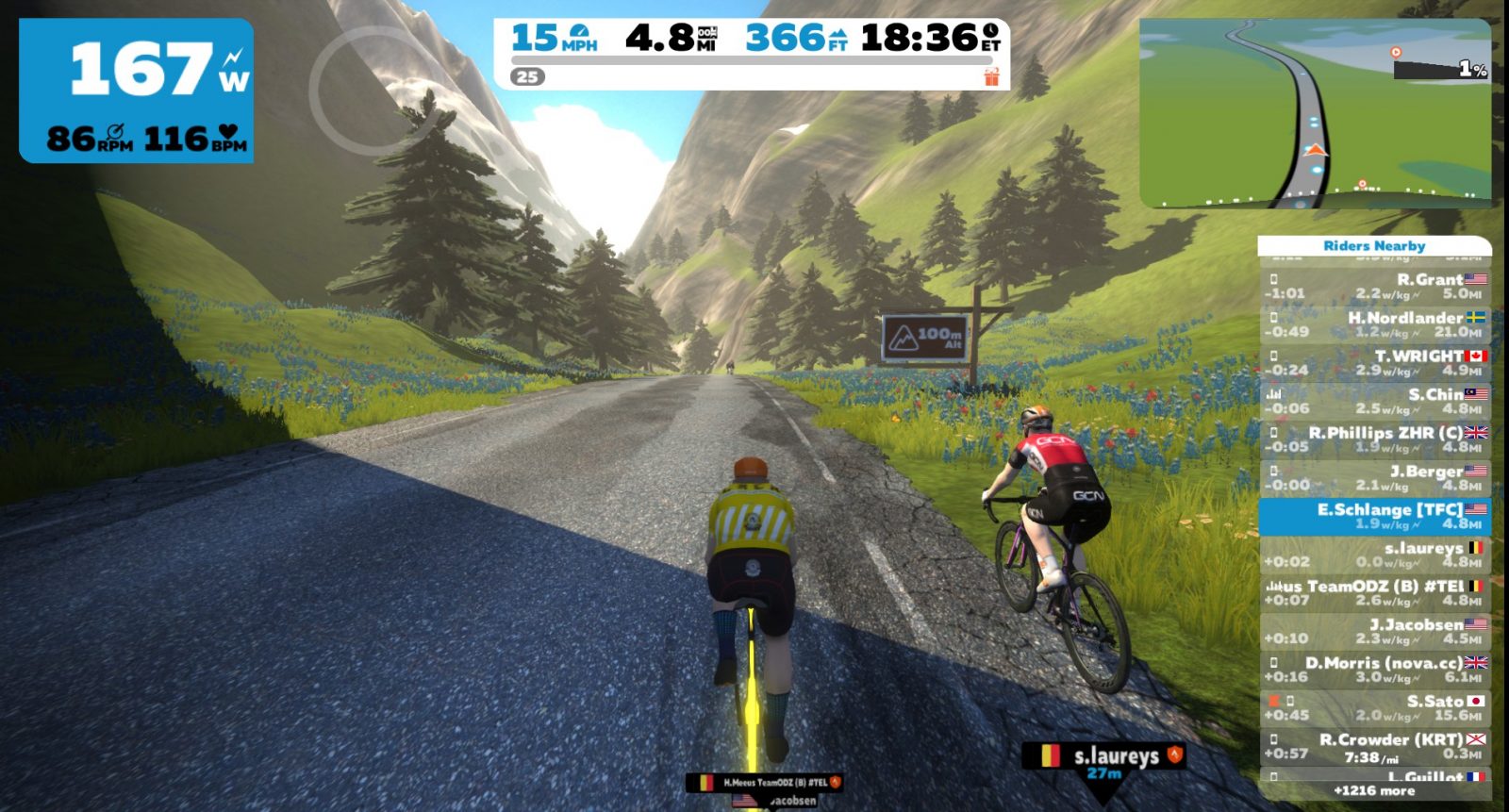The image size is (1509, 812).
Task: Click the Riders Nearby header
Action: (x=1374, y=245)
